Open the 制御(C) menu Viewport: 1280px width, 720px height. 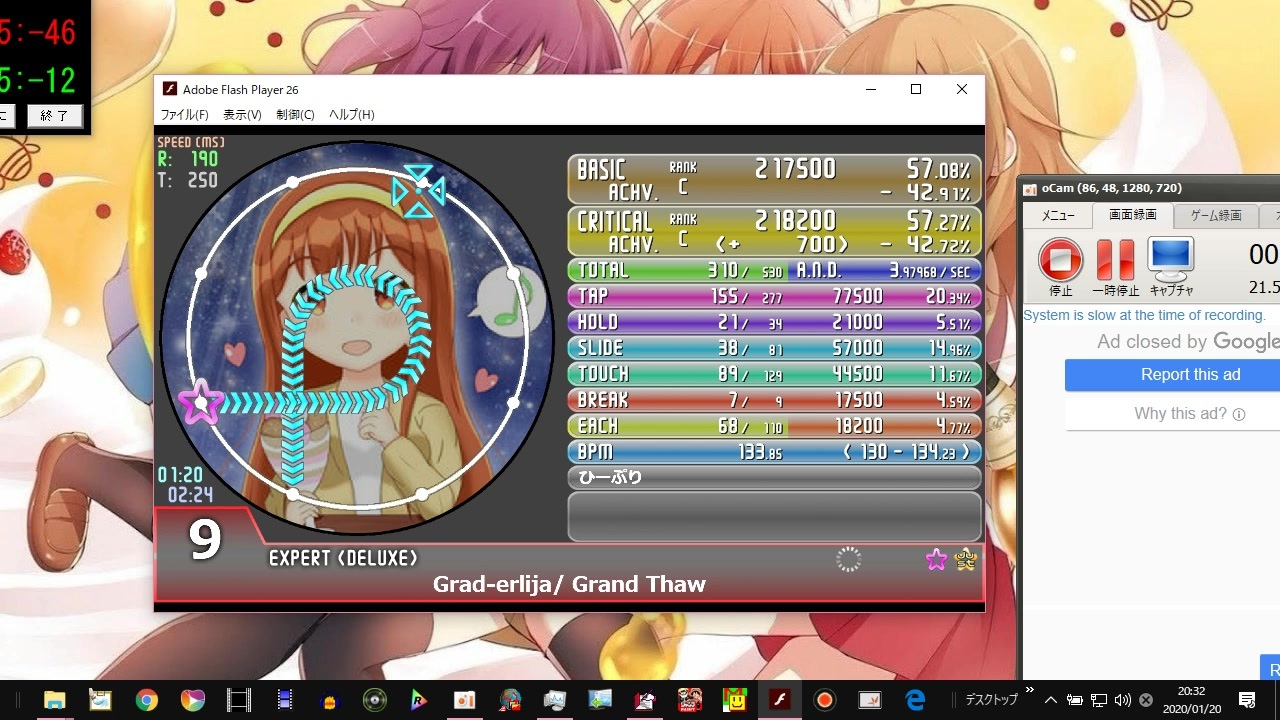[x=295, y=114]
